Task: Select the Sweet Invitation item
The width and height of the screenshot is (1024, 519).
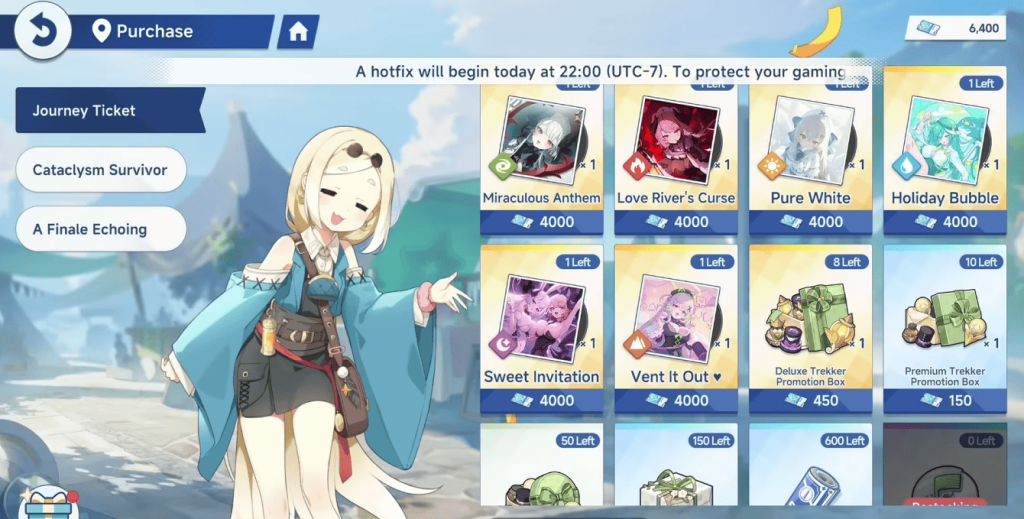Action: tap(541, 330)
